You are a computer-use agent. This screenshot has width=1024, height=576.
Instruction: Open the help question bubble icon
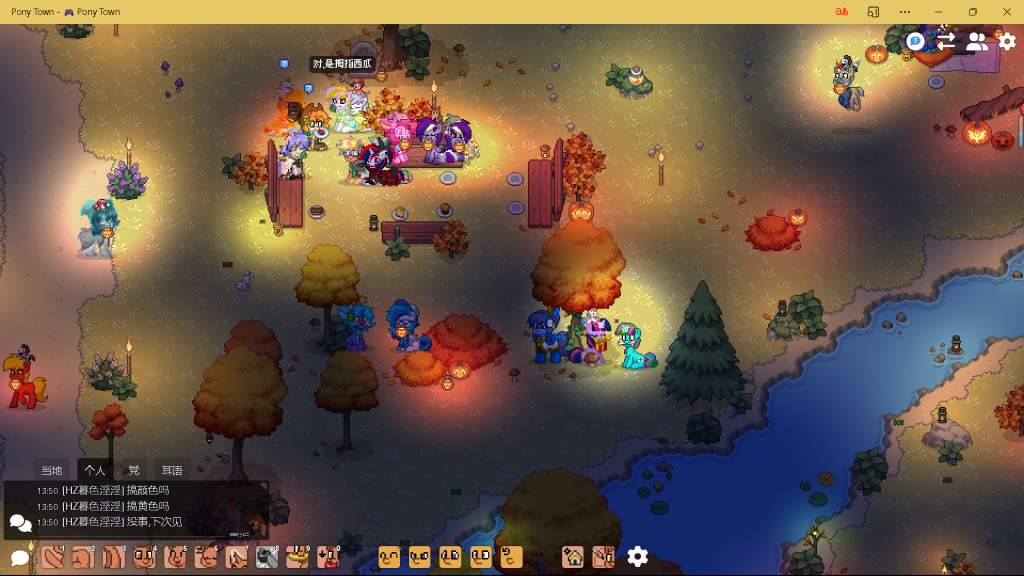click(915, 41)
